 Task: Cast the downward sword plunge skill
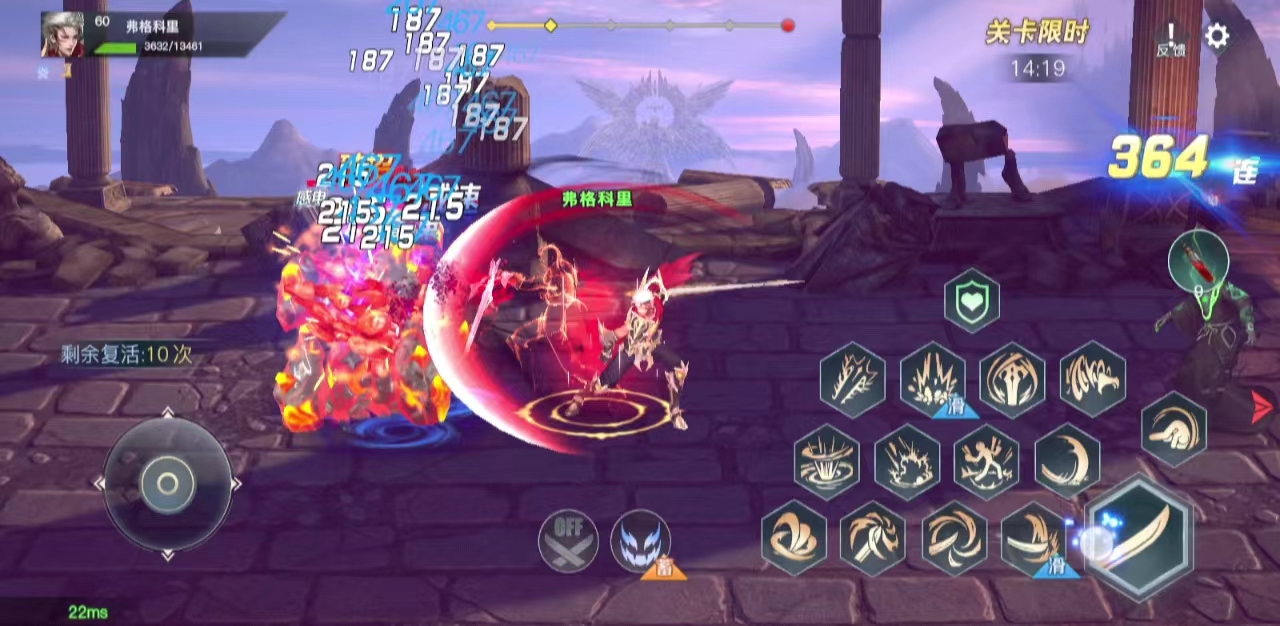click(1012, 379)
